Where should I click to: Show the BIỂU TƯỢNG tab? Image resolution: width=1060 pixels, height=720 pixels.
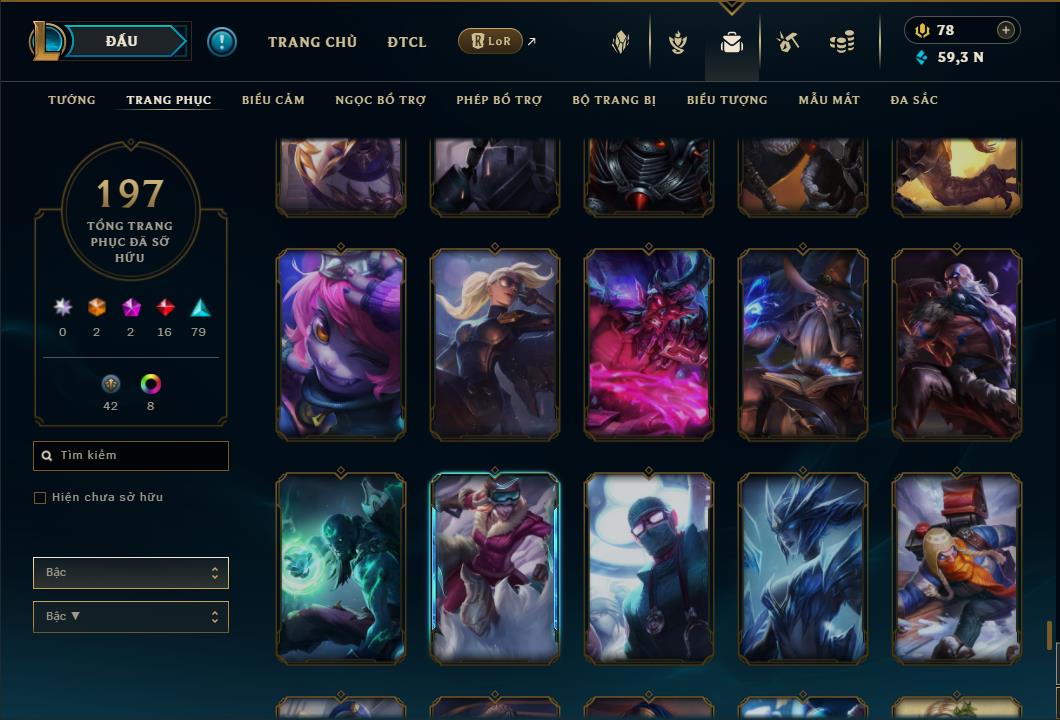click(x=727, y=100)
